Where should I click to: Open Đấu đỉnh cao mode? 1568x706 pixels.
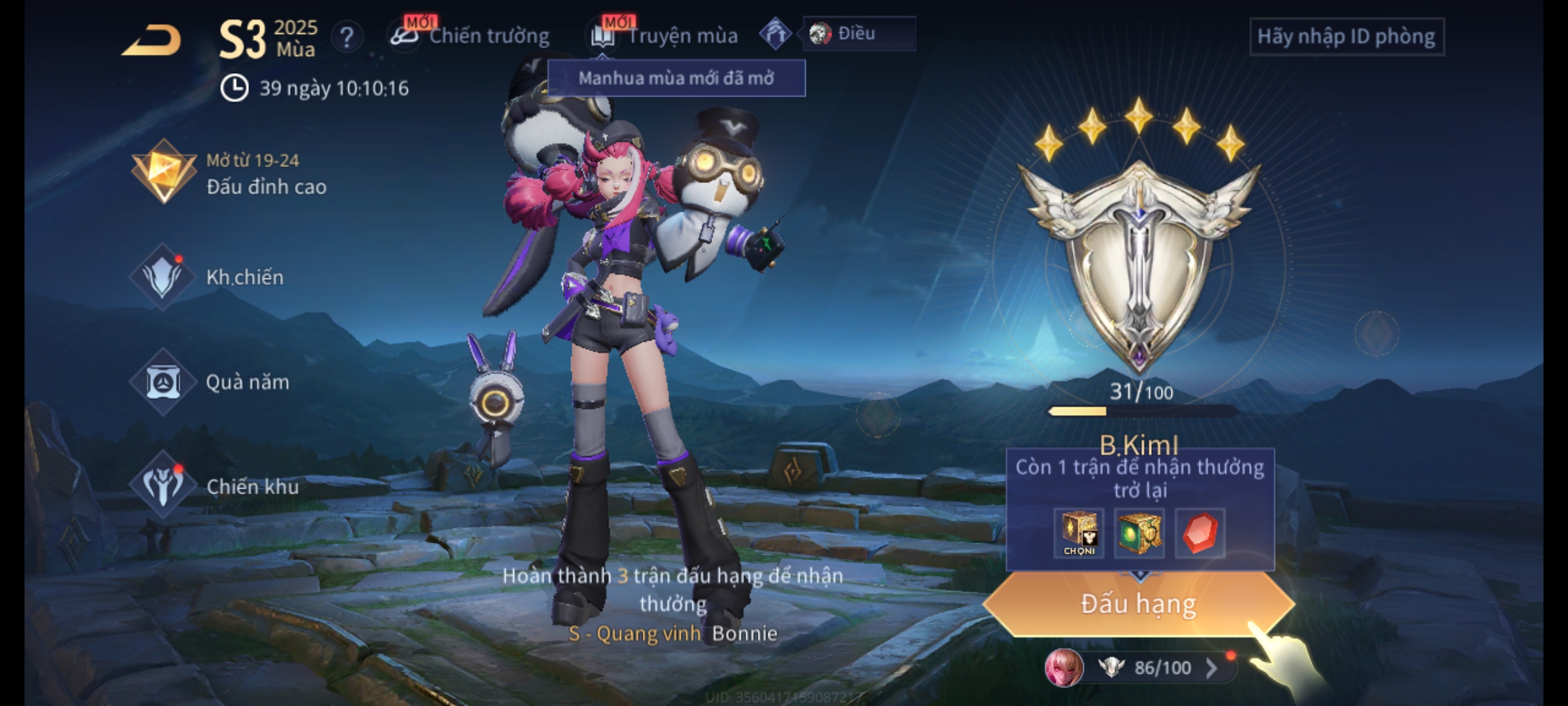(229, 174)
